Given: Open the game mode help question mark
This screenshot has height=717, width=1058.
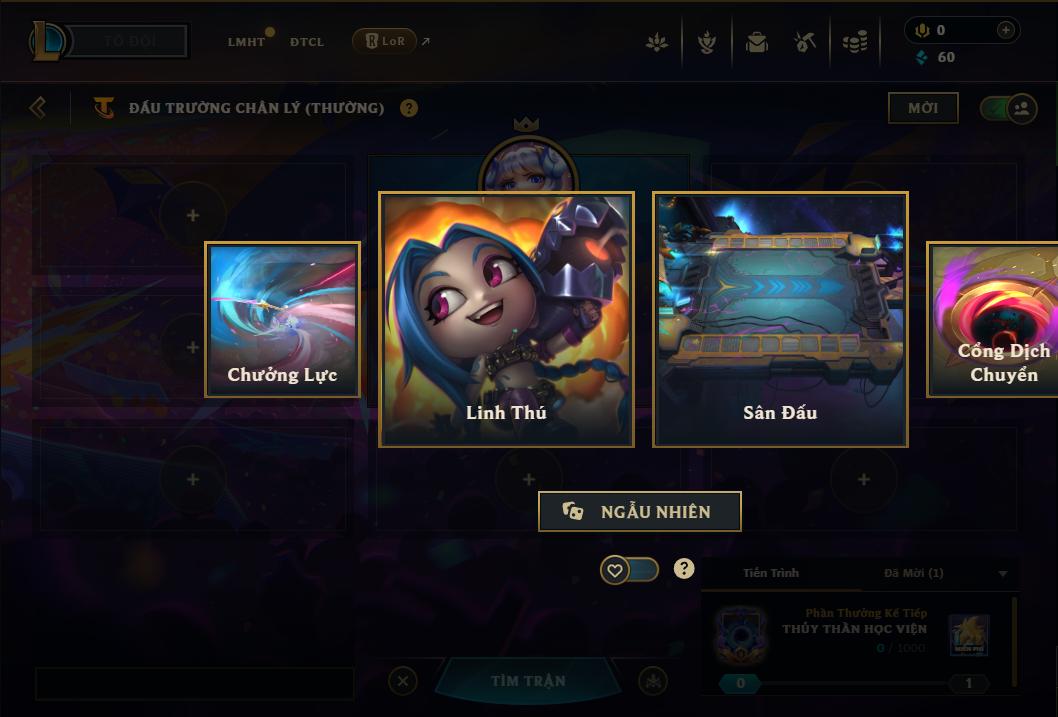Looking at the screenshot, I should click(409, 108).
